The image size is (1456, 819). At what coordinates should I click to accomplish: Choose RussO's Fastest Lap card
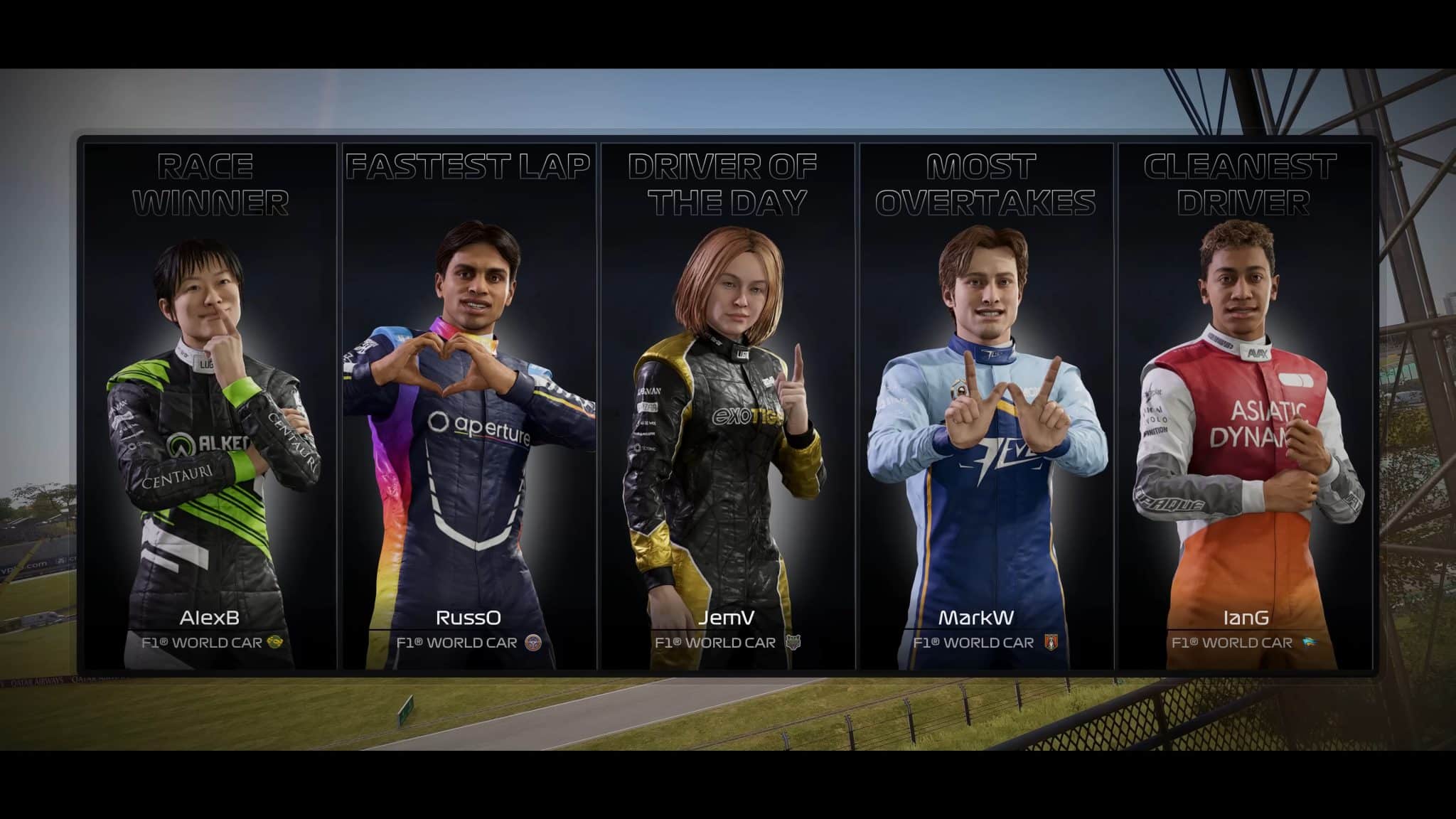pyautogui.click(x=469, y=407)
